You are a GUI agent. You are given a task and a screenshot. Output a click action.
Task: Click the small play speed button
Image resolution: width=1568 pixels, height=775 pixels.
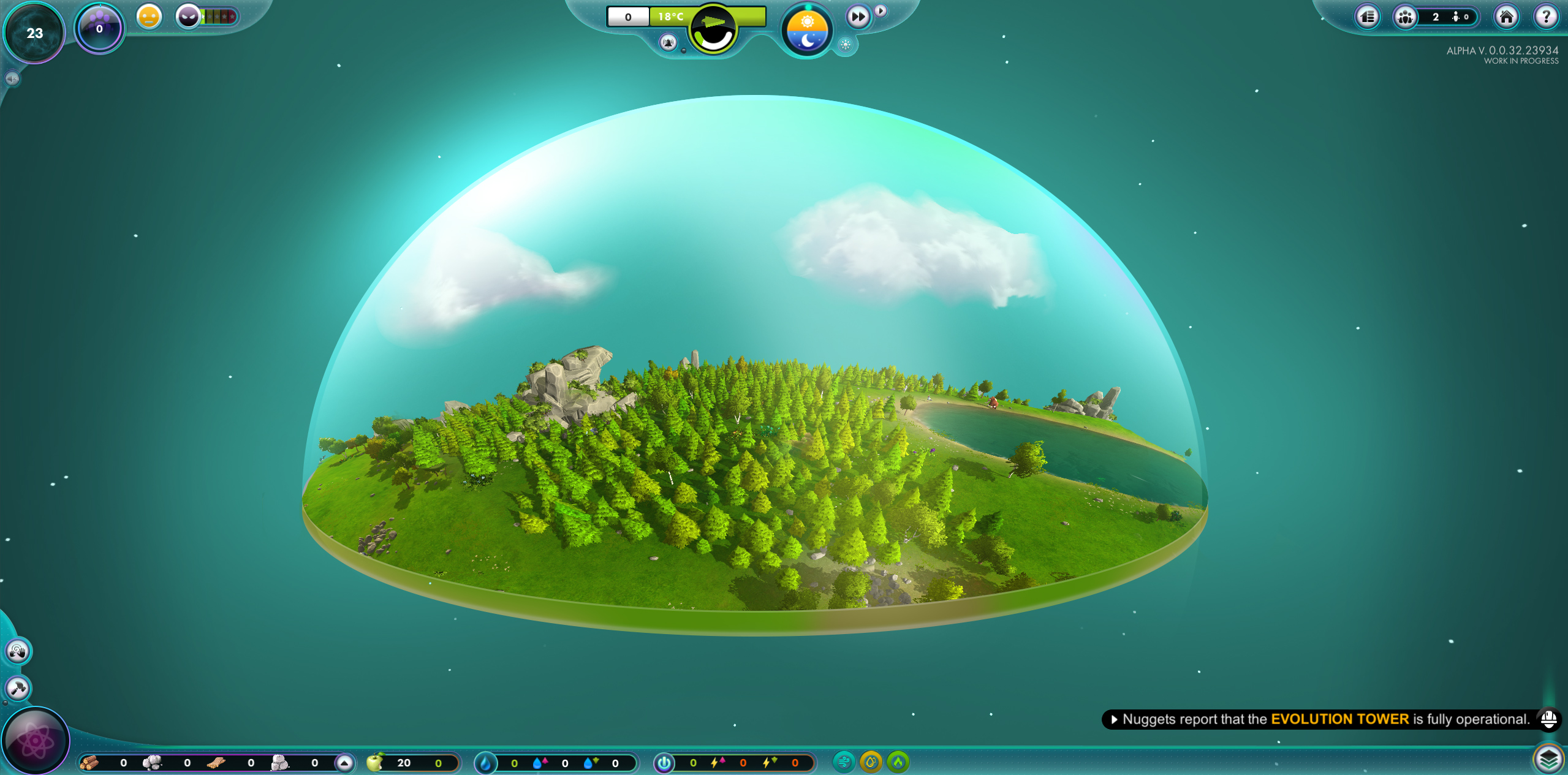[881, 10]
